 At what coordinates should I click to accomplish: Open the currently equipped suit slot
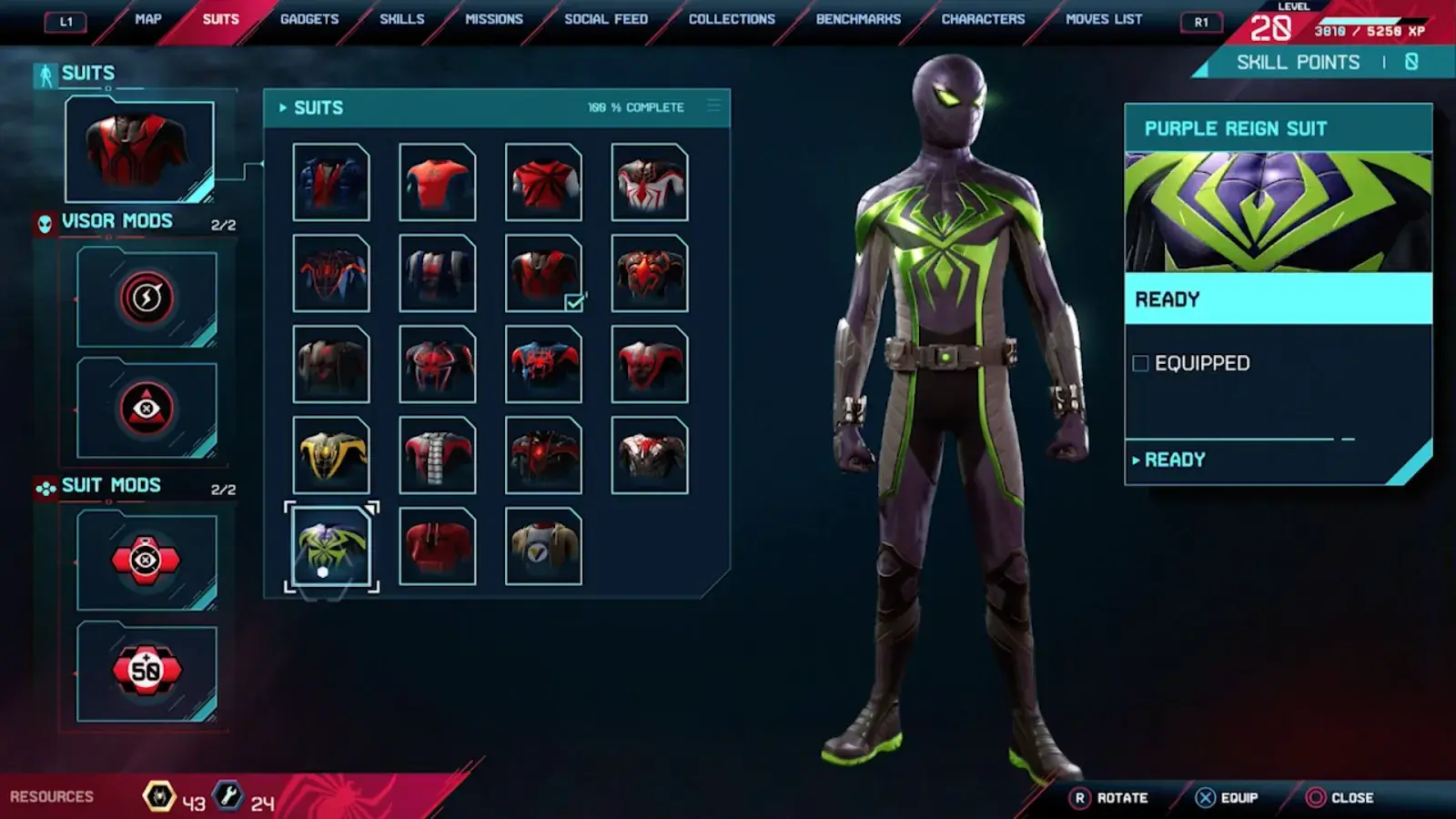tap(139, 150)
